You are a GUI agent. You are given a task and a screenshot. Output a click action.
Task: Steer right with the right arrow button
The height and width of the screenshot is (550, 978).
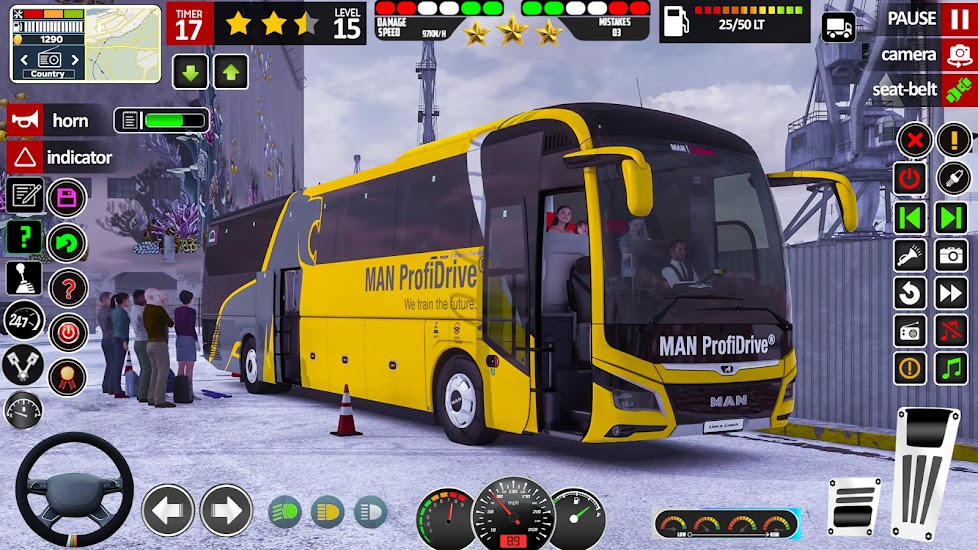(226, 510)
